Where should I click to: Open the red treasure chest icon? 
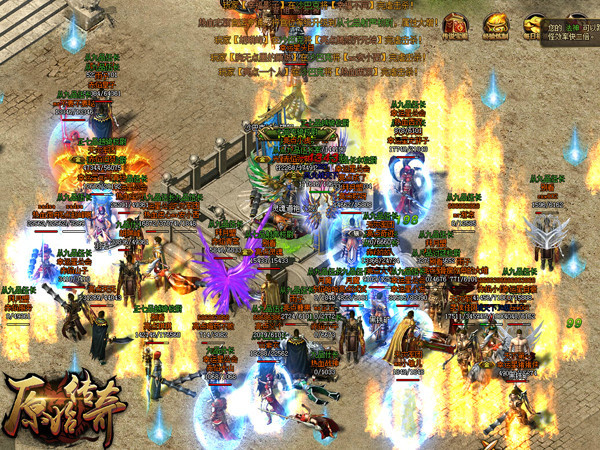456,25
